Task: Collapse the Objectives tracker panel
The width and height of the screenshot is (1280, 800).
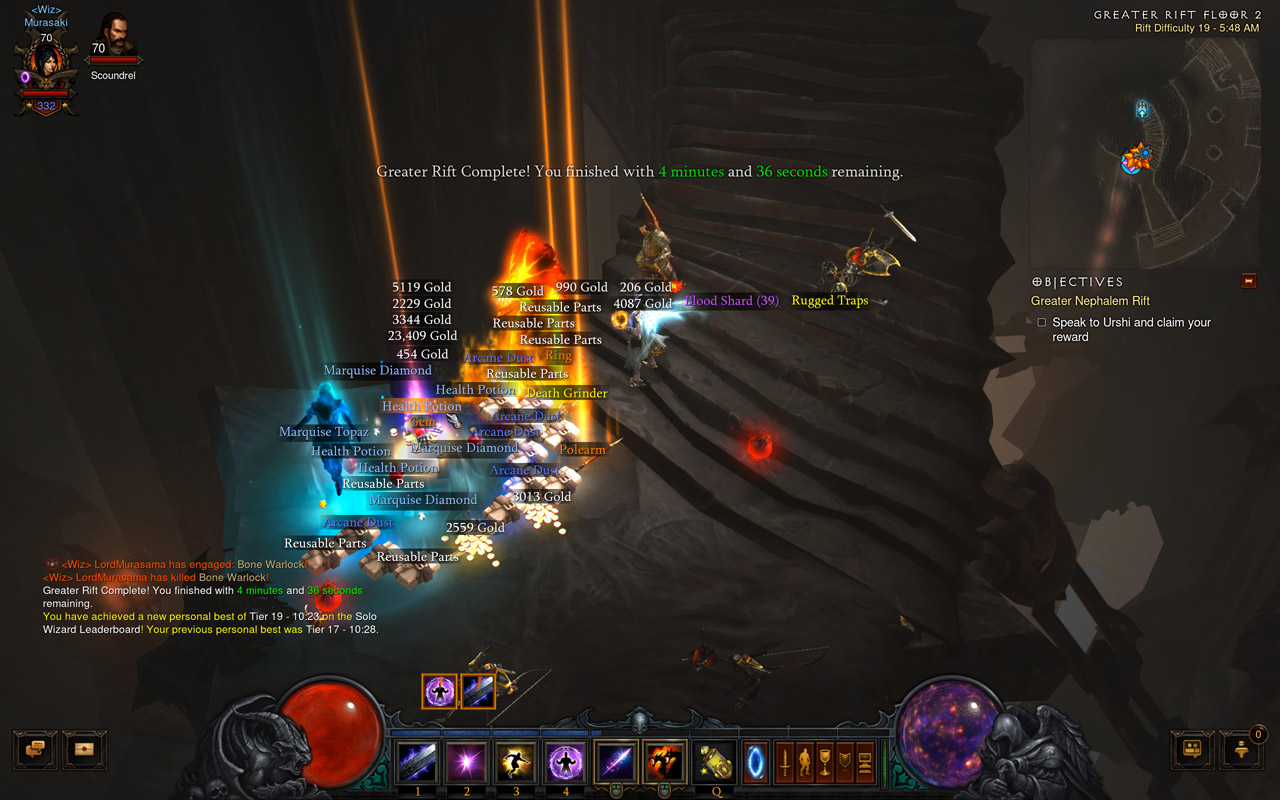Action: pos(1248,282)
